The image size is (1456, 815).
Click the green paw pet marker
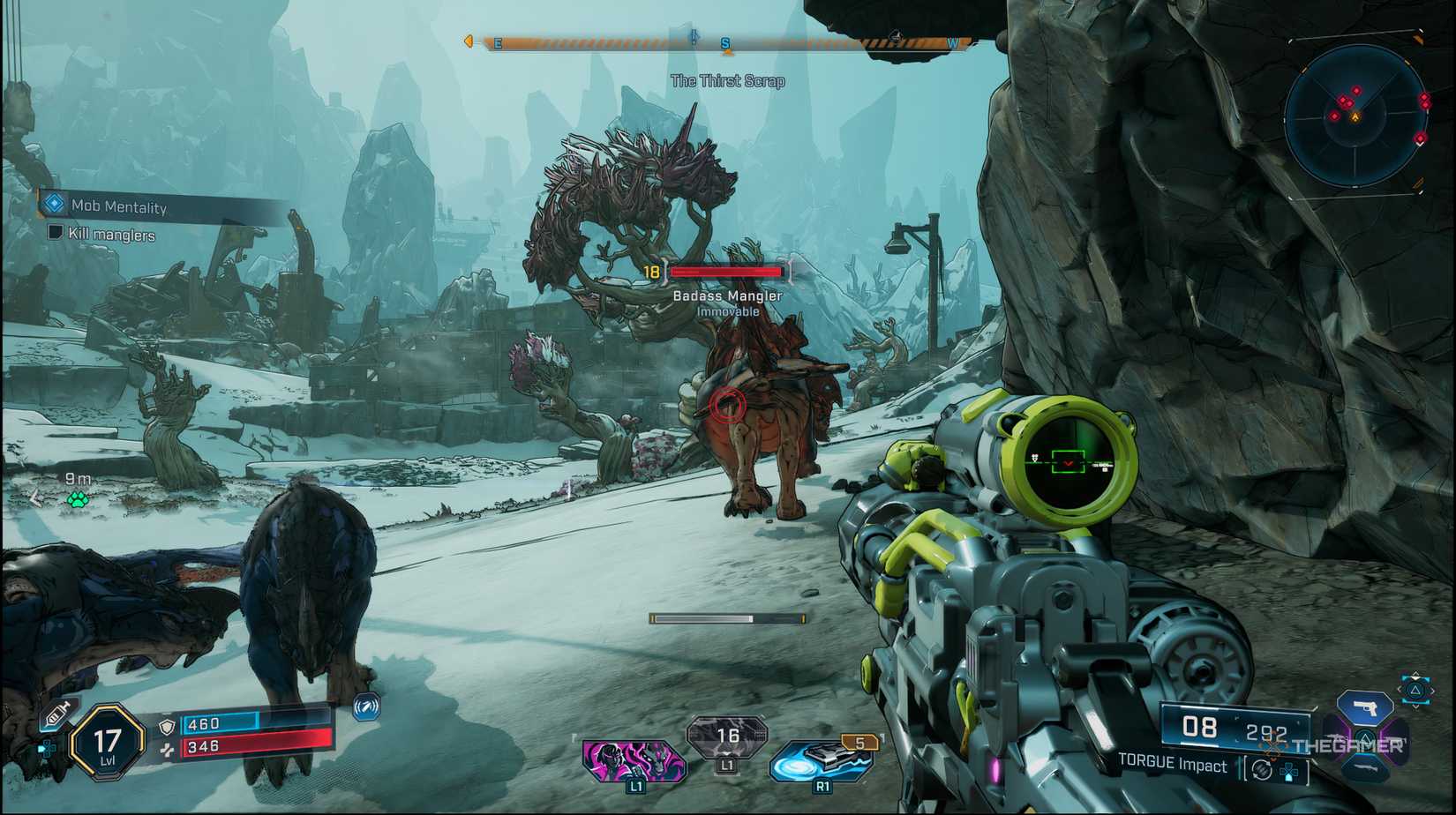click(78, 500)
